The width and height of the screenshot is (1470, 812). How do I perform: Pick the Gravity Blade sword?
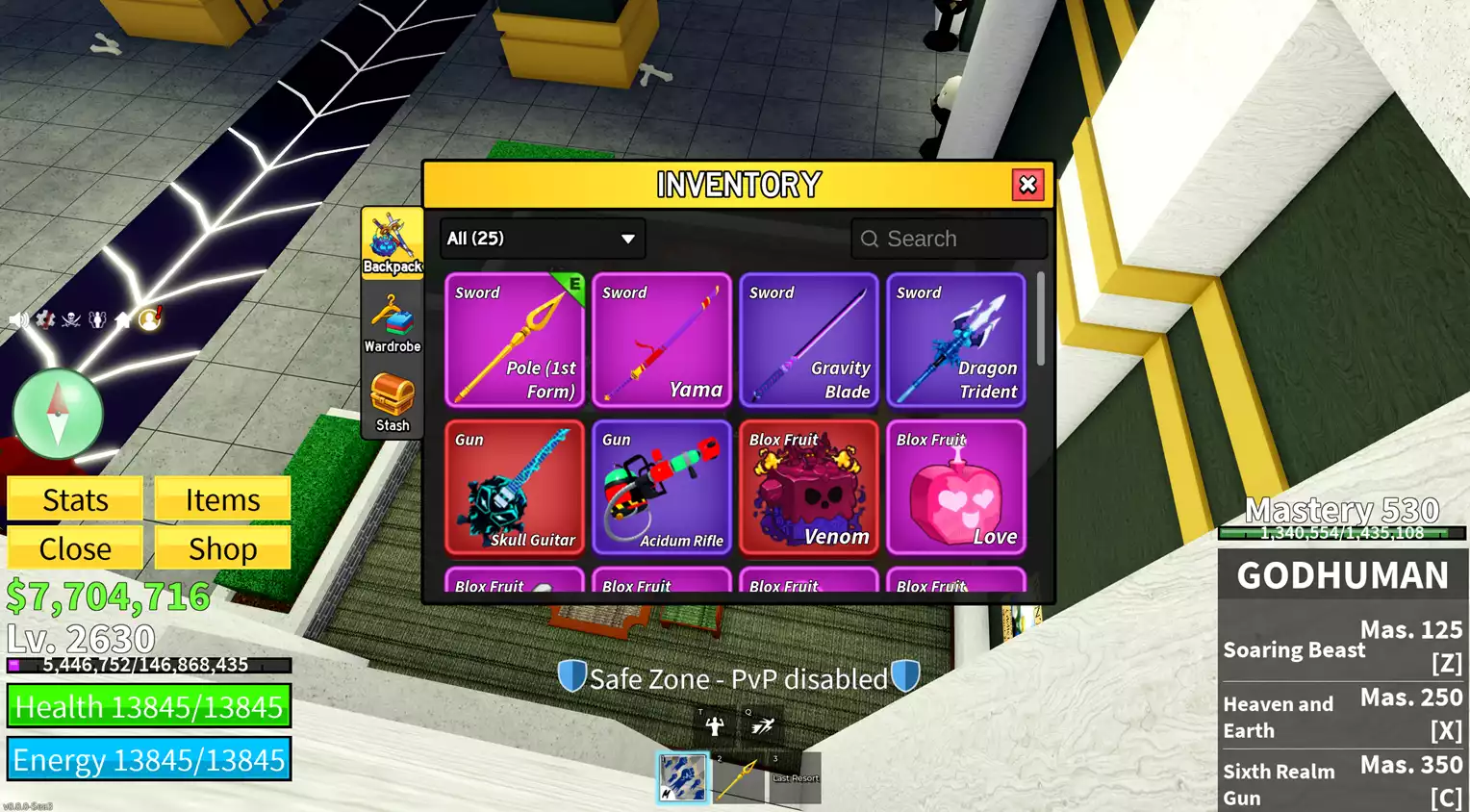(809, 341)
